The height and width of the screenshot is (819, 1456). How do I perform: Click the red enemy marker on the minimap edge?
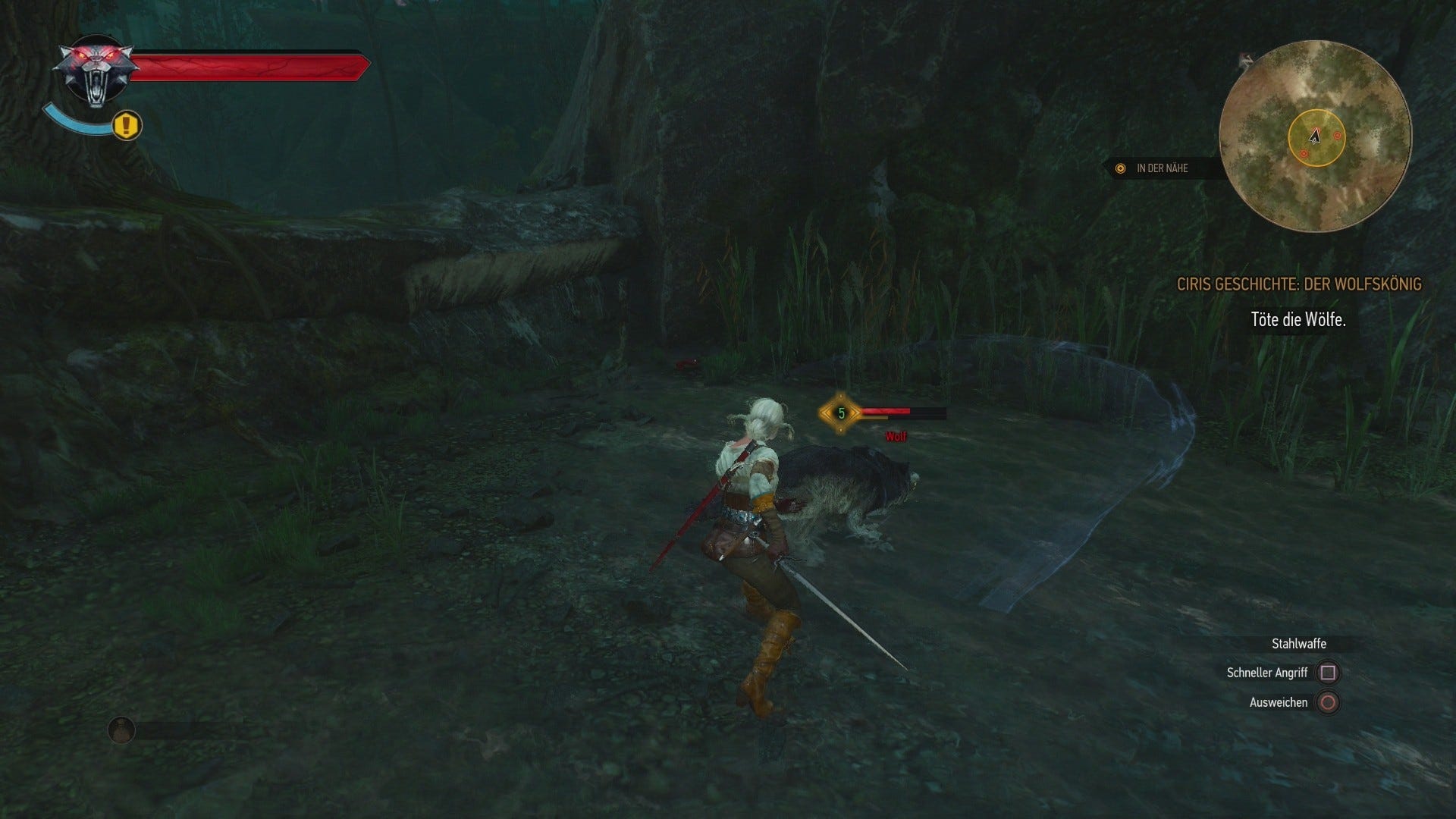[x=1336, y=135]
